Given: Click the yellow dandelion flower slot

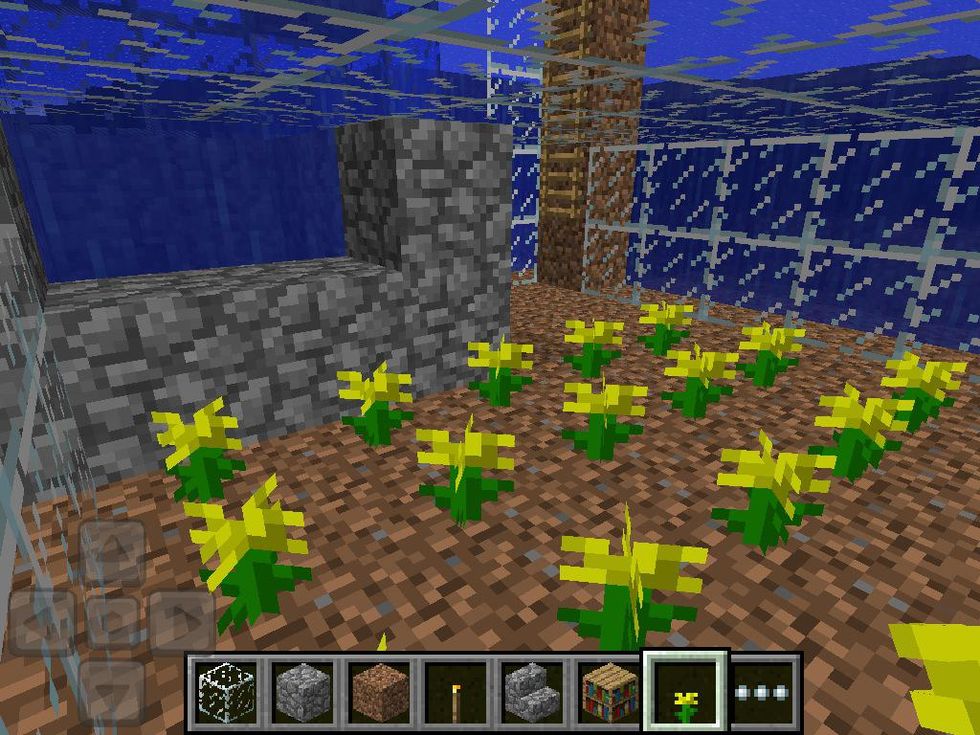Looking at the screenshot, I should [686, 691].
